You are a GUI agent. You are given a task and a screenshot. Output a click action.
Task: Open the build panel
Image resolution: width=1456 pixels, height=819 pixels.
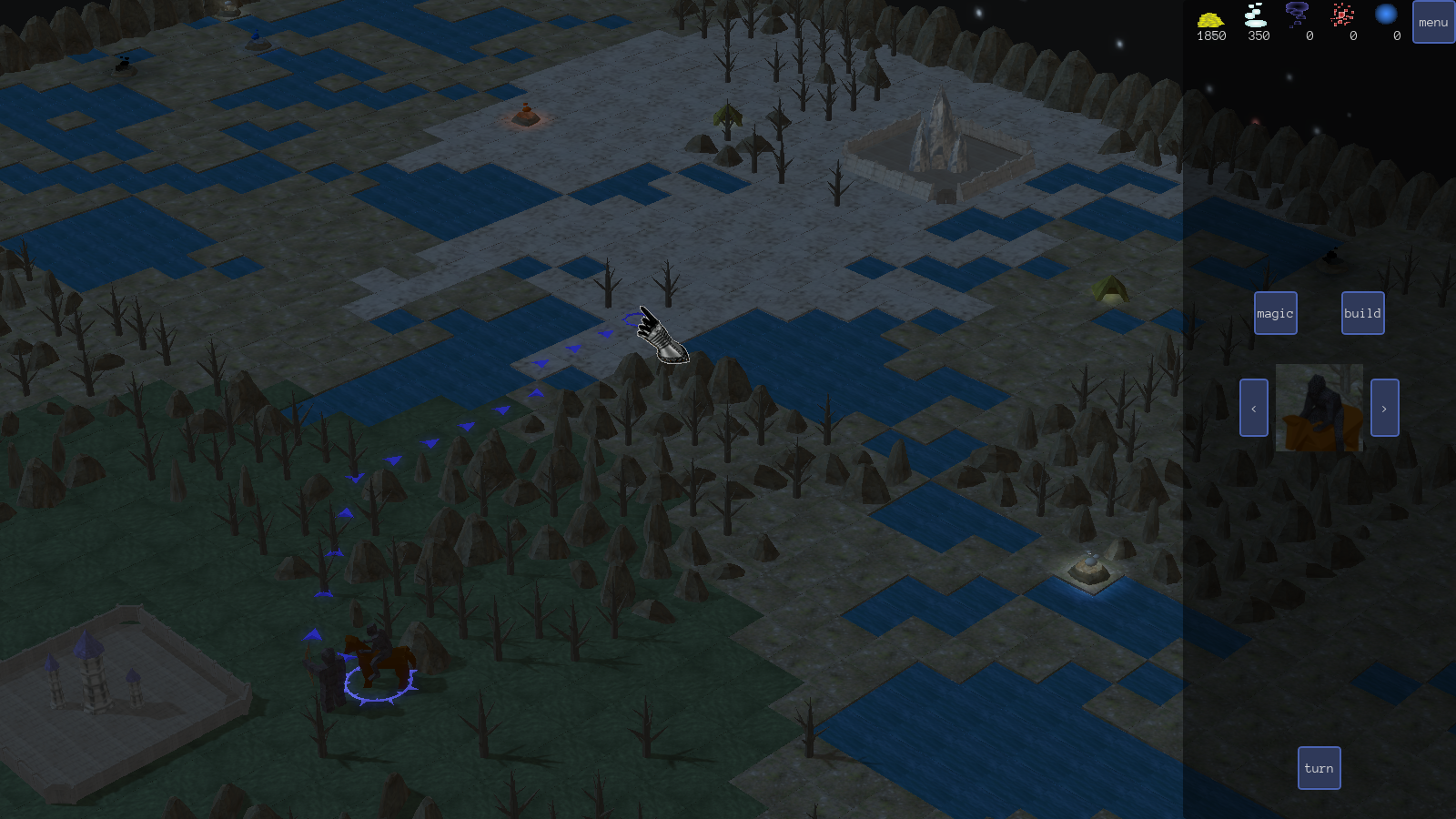(x=1362, y=313)
